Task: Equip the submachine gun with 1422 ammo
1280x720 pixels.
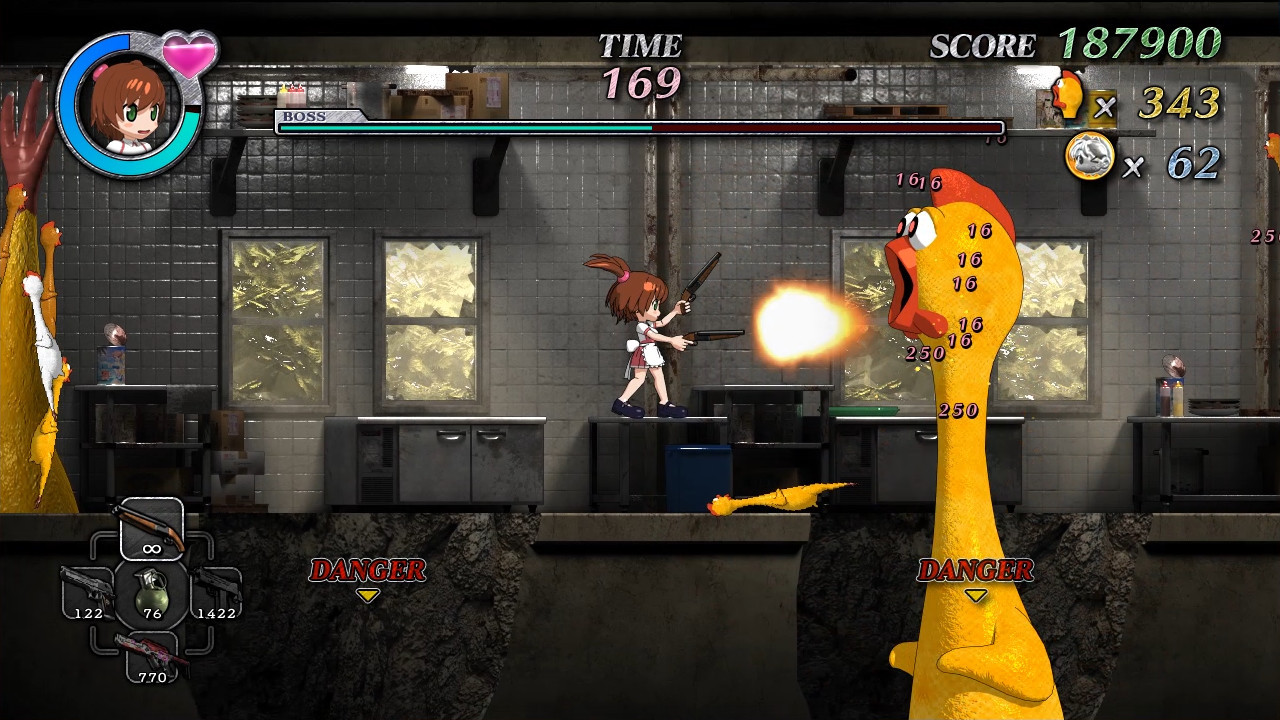Action: click(216, 592)
